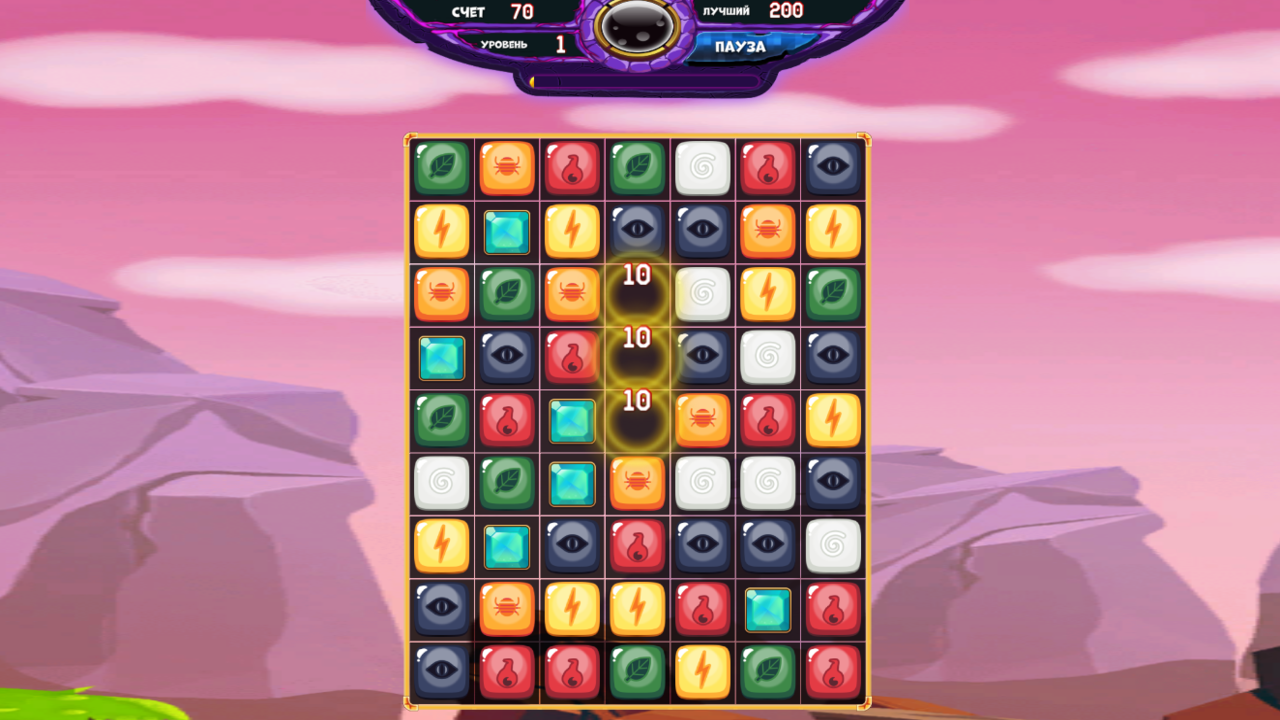Select the dark eye gem in the bottom-left corner
This screenshot has width=1280, height=720.
(440, 673)
